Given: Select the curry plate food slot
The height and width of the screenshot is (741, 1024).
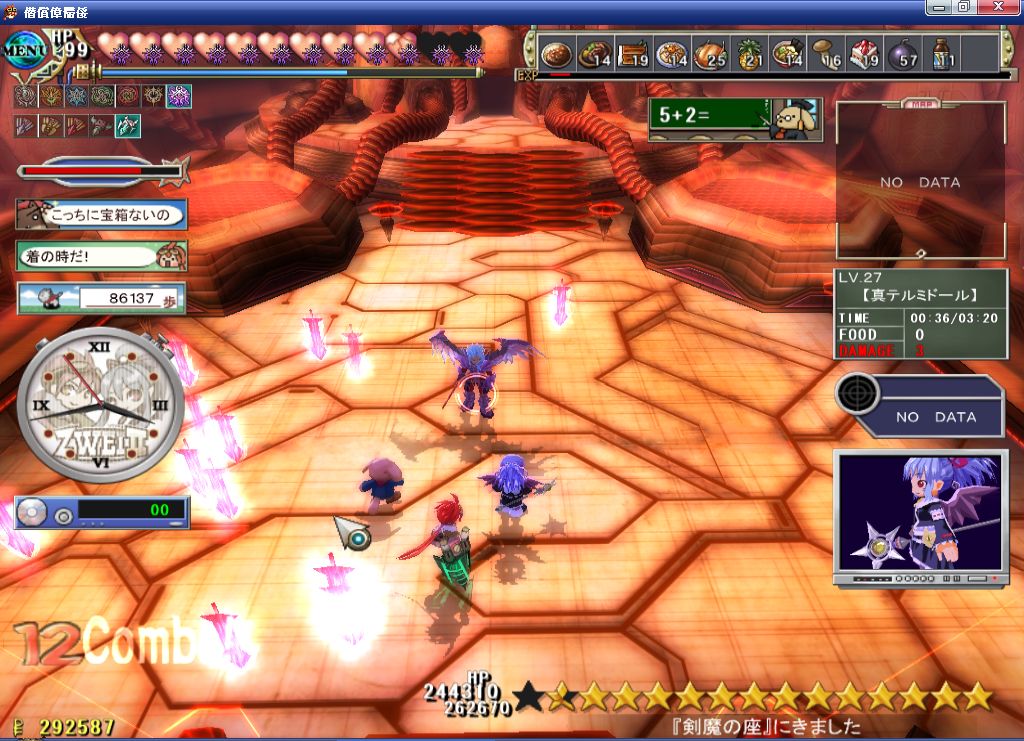Looking at the screenshot, I should click(x=554, y=54).
